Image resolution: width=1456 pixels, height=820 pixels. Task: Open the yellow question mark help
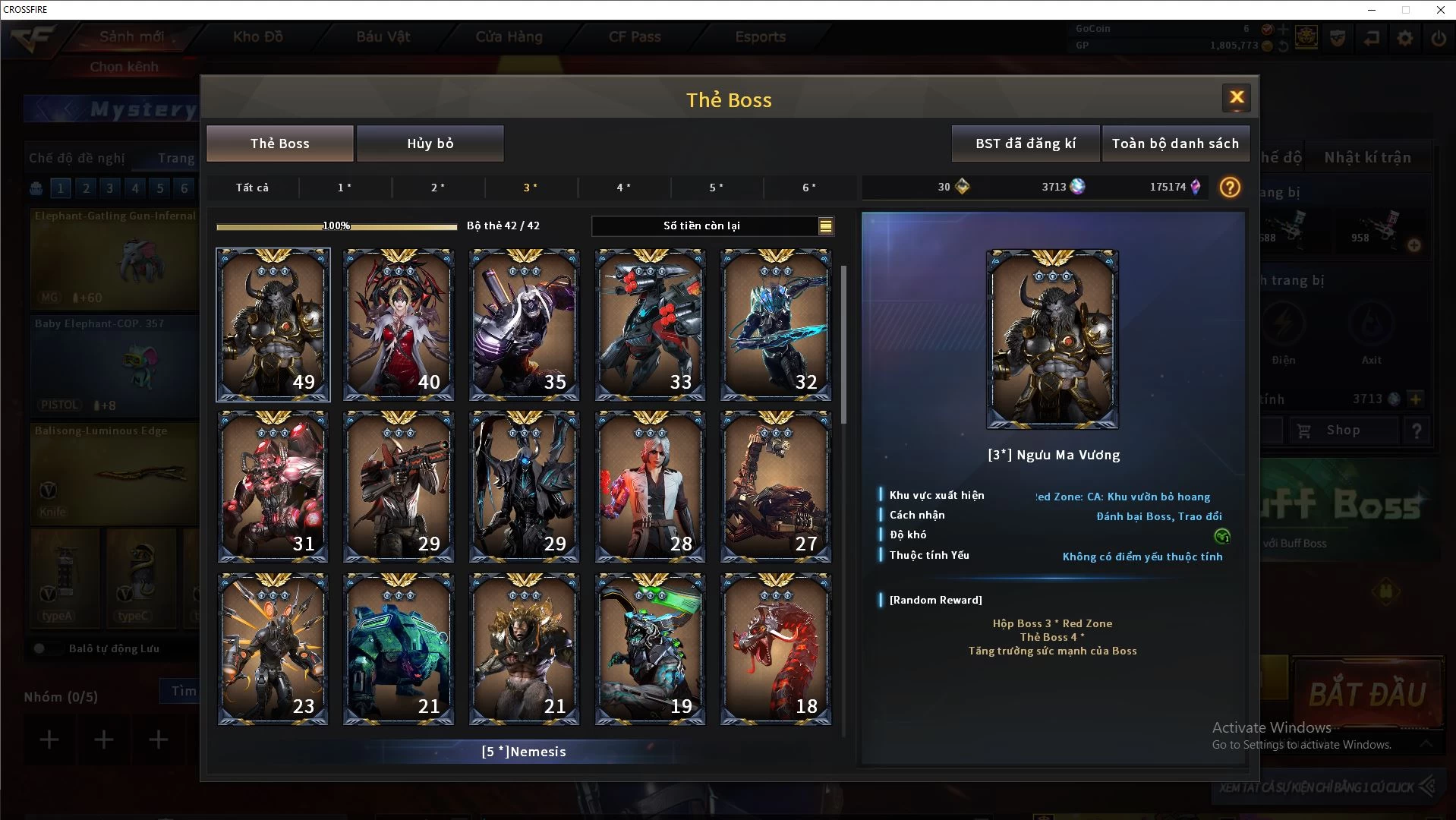point(1230,188)
